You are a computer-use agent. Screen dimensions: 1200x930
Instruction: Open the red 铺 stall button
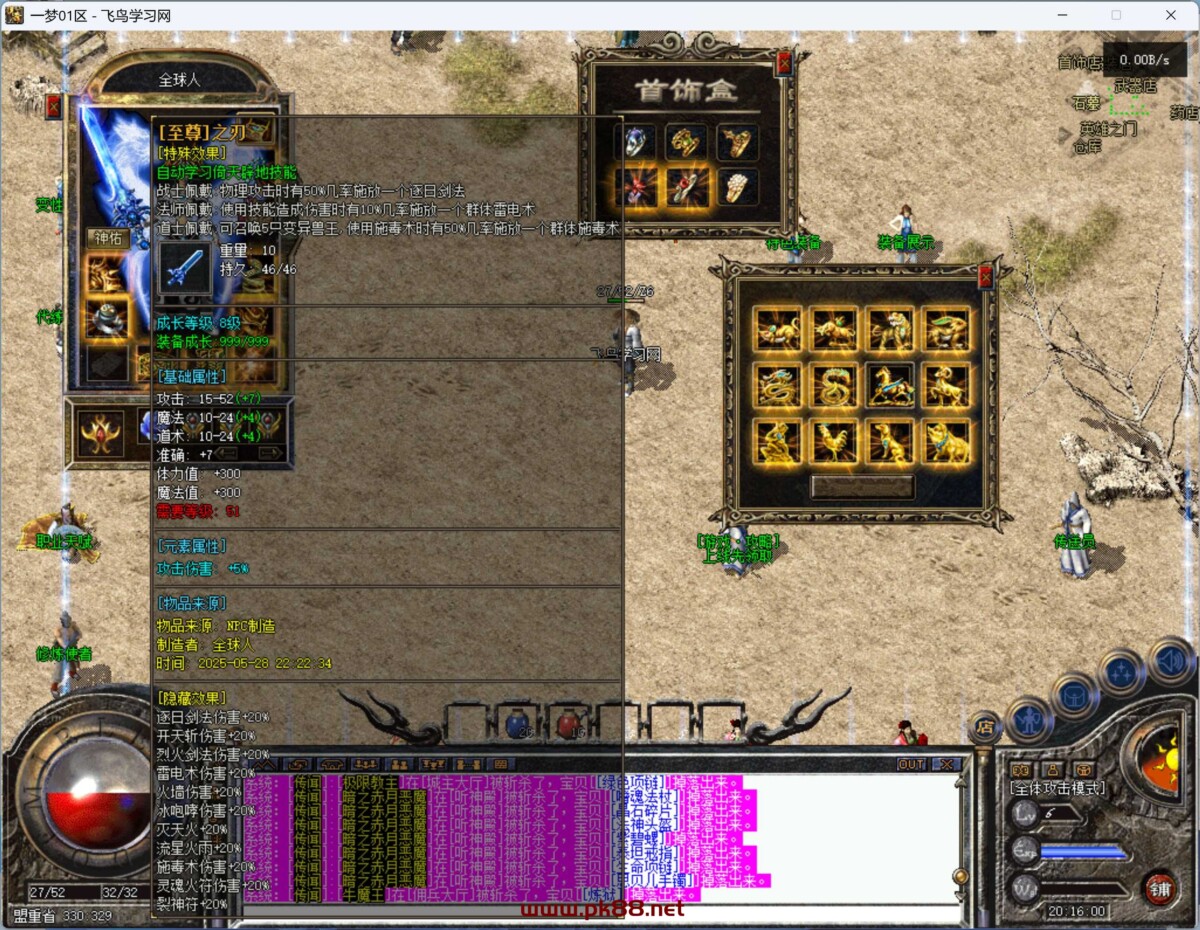1160,888
